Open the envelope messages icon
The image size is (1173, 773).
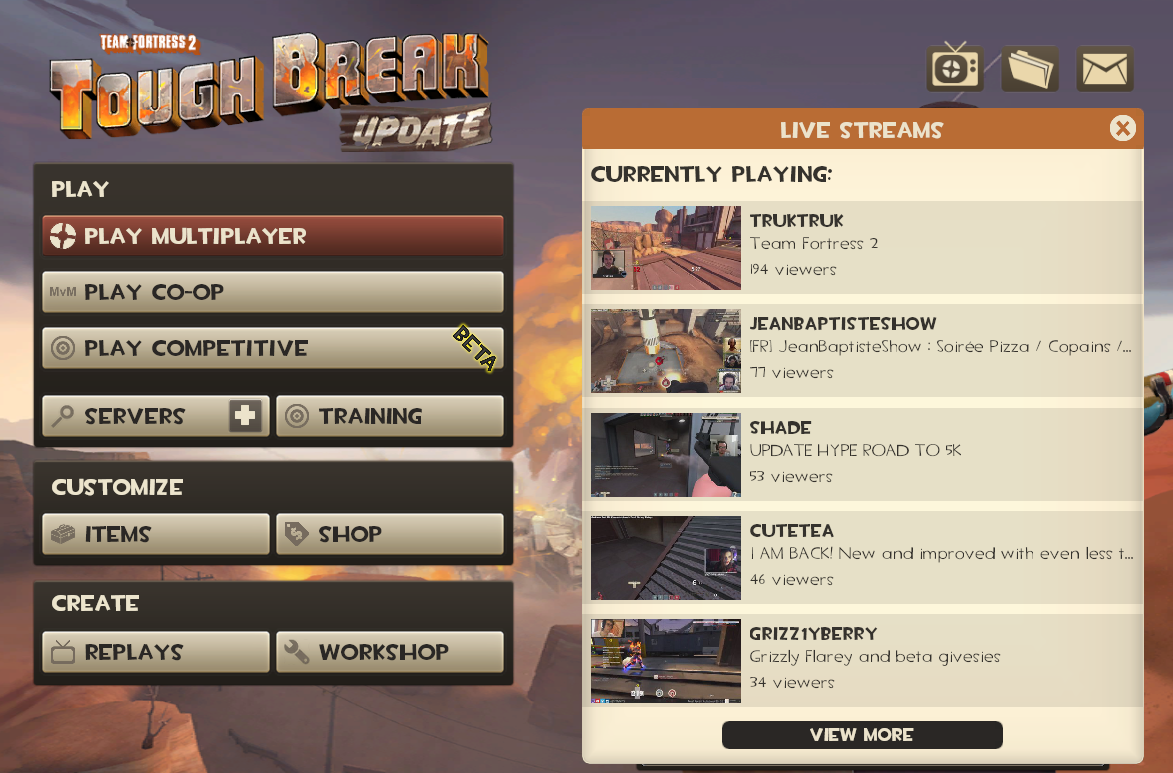(1105, 69)
